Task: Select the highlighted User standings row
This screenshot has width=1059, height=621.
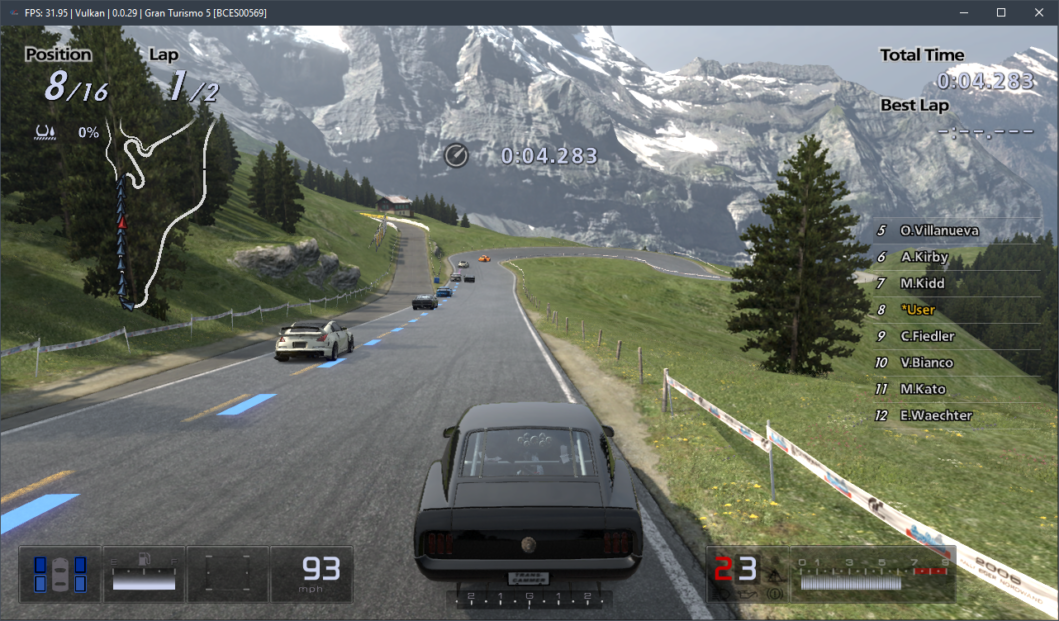Action: coord(917,310)
